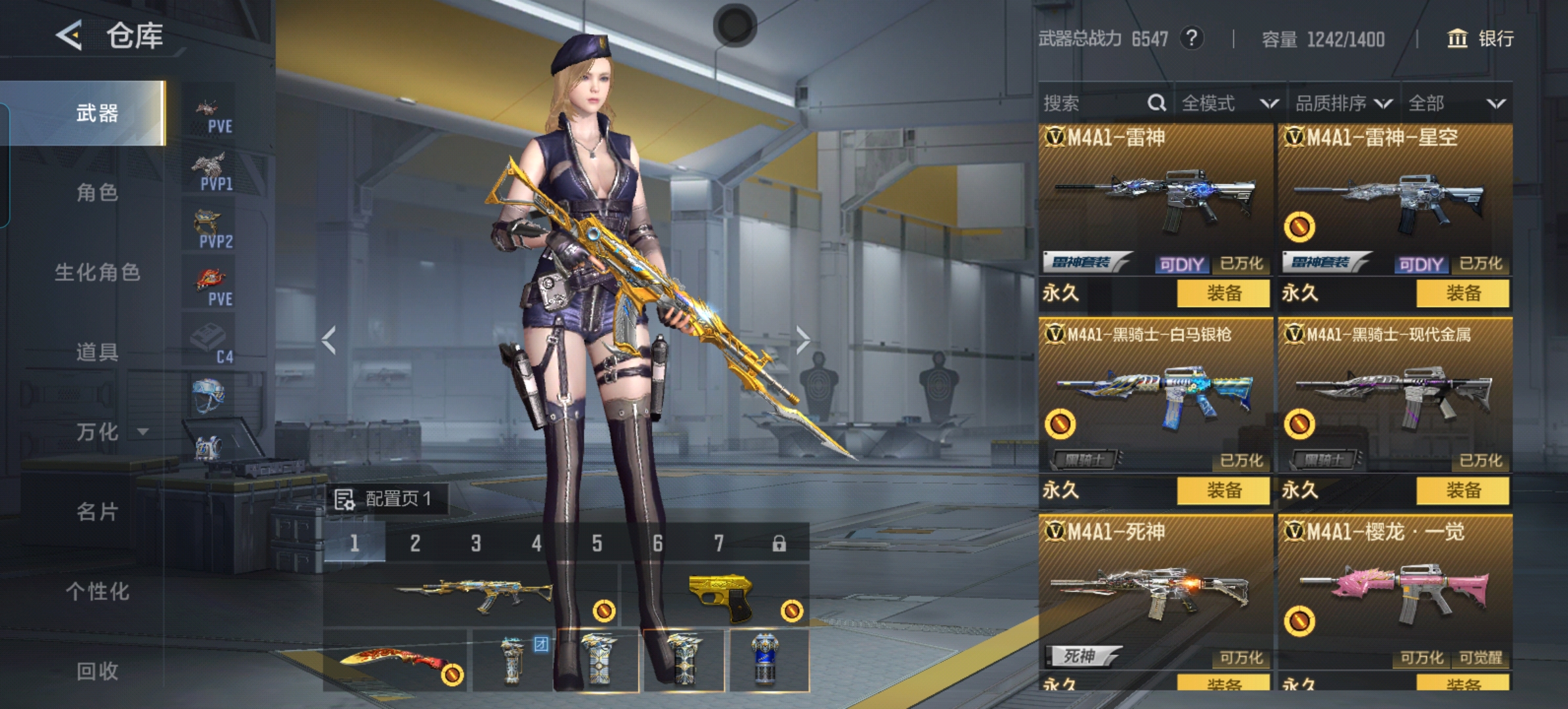Select the 道具 category

tap(97, 353)
